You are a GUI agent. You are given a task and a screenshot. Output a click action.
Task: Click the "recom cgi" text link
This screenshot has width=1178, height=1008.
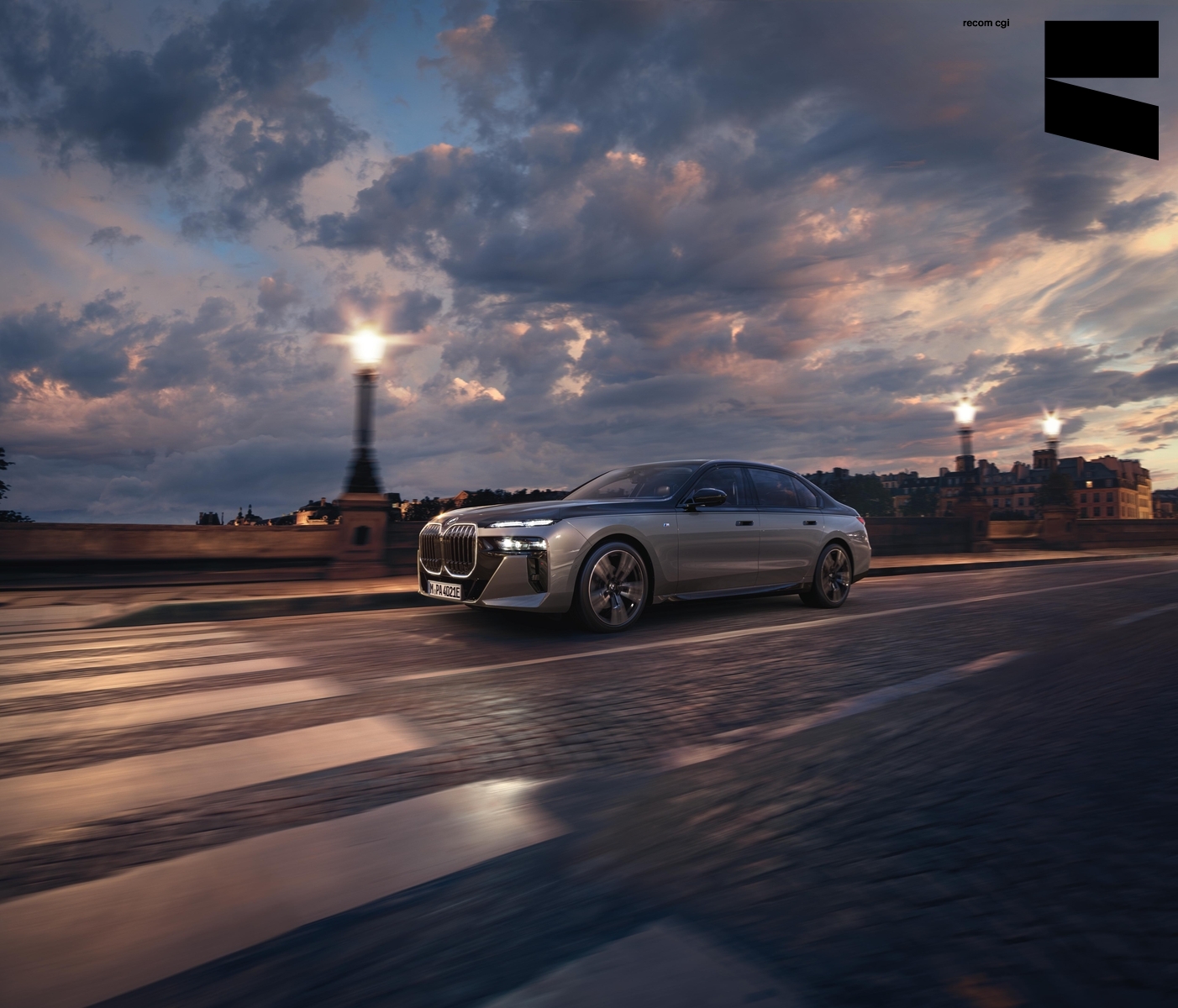(x=986, y=24)
